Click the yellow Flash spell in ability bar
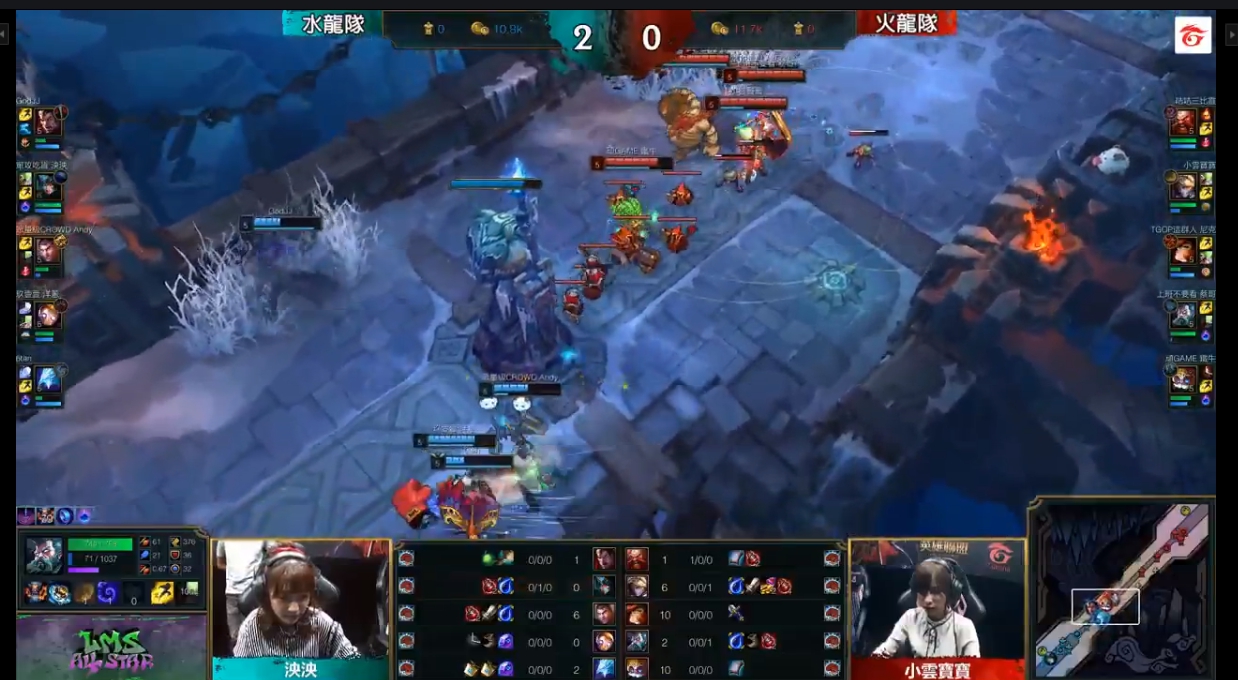Viewport: 1238px width, 680px height. pyautogui.click(x=161, y=593)
